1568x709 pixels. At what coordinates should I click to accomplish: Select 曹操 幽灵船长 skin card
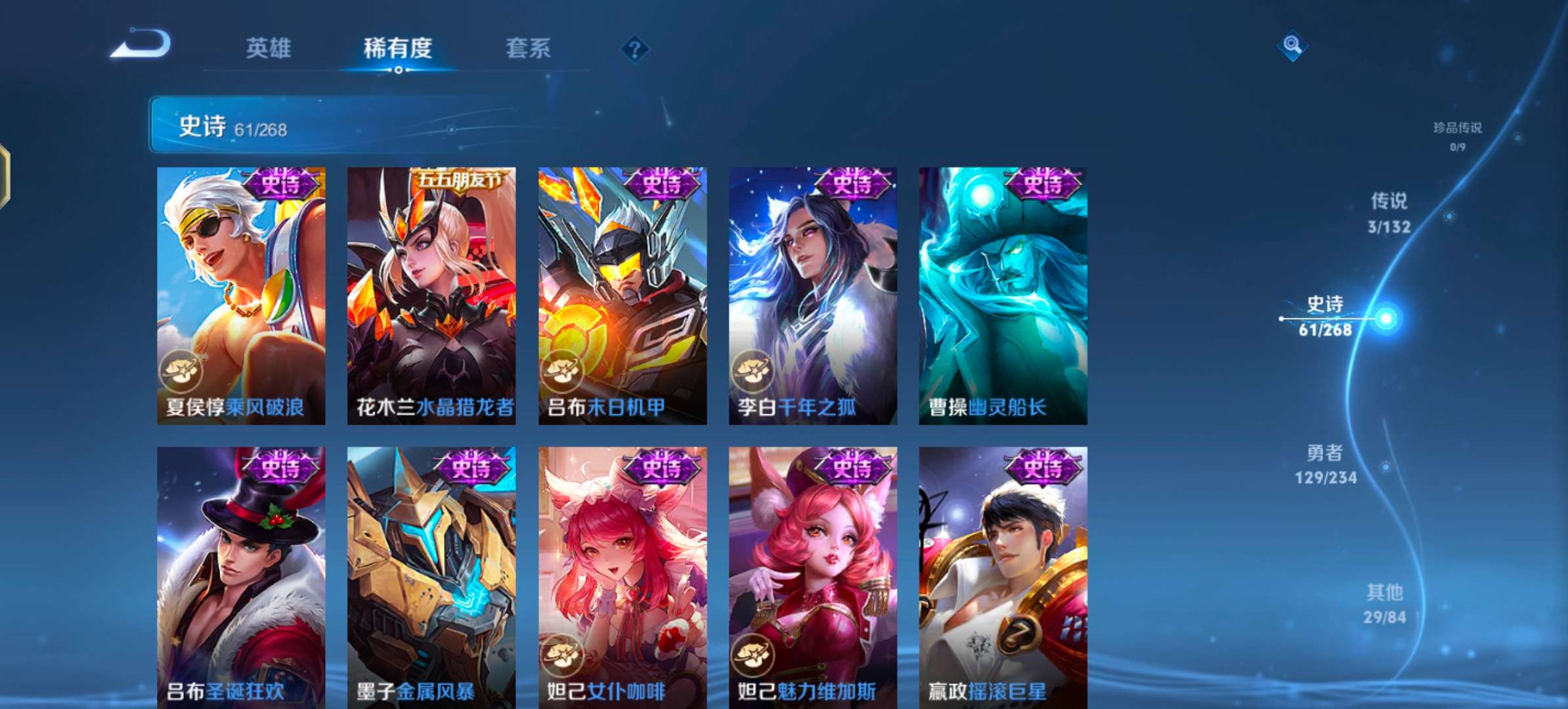point(1003,295)
